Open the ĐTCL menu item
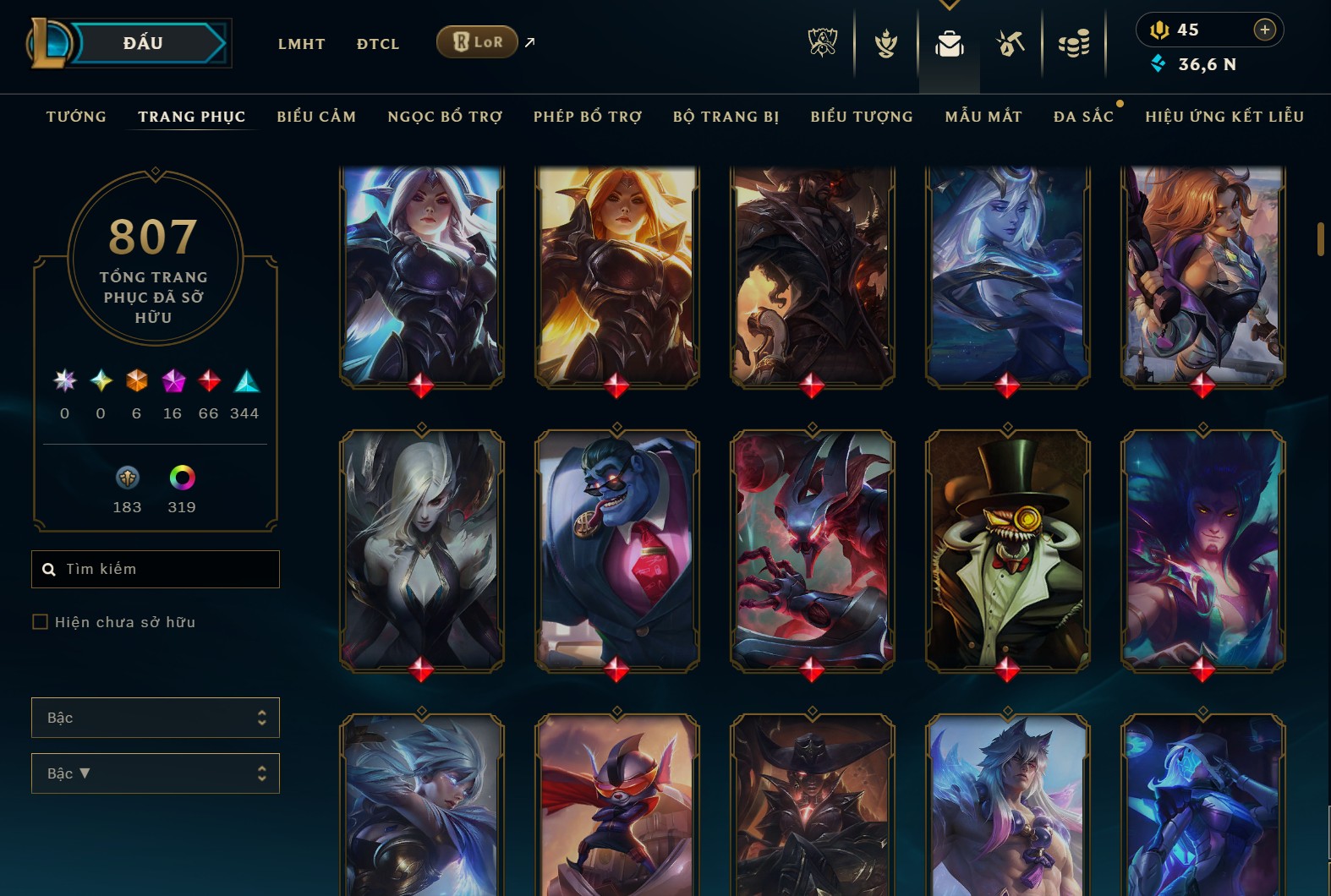The height and width of the screenshot is (896, 1331). click(377, 44)
